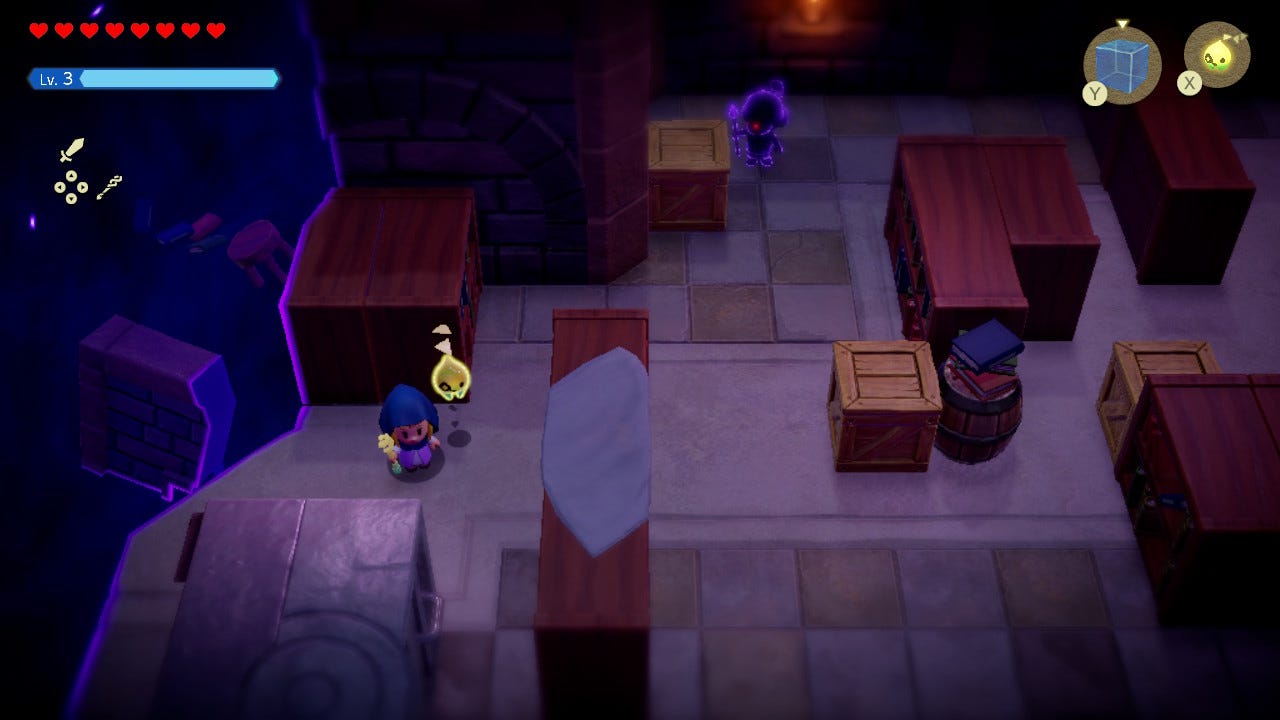Click the Lv. 3 level badge
This screenshot has width=1280, height=720.
point(55,78)
